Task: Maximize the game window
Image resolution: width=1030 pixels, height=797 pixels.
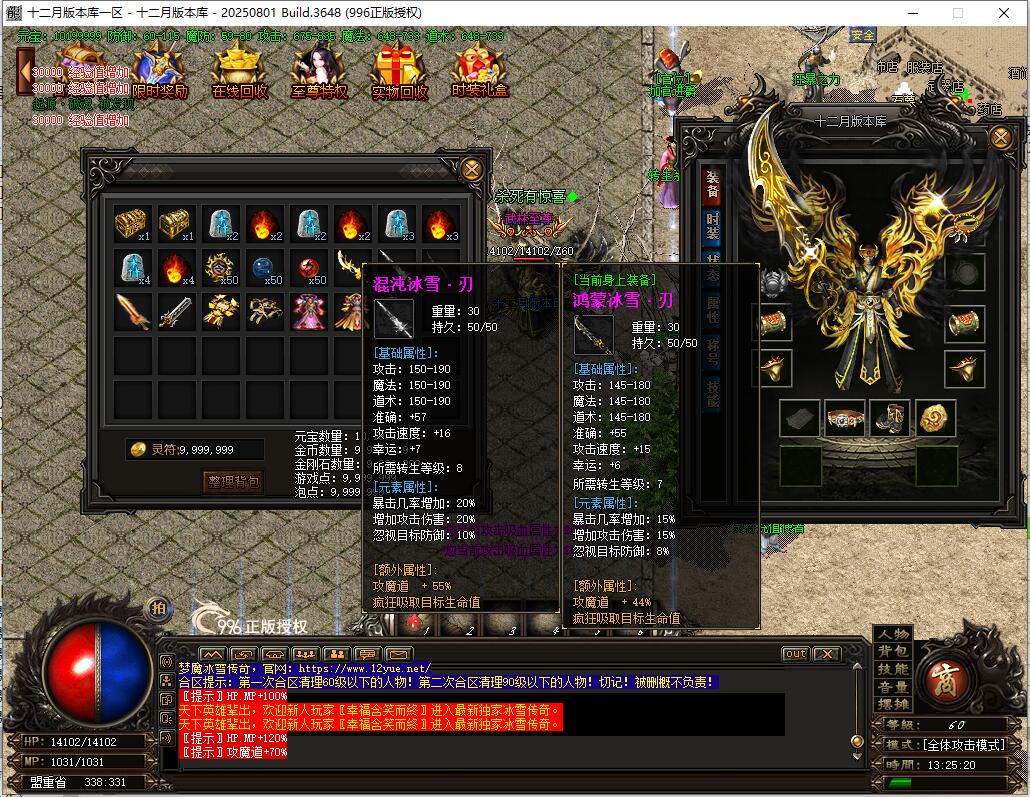Action: [x=957, y=13]
